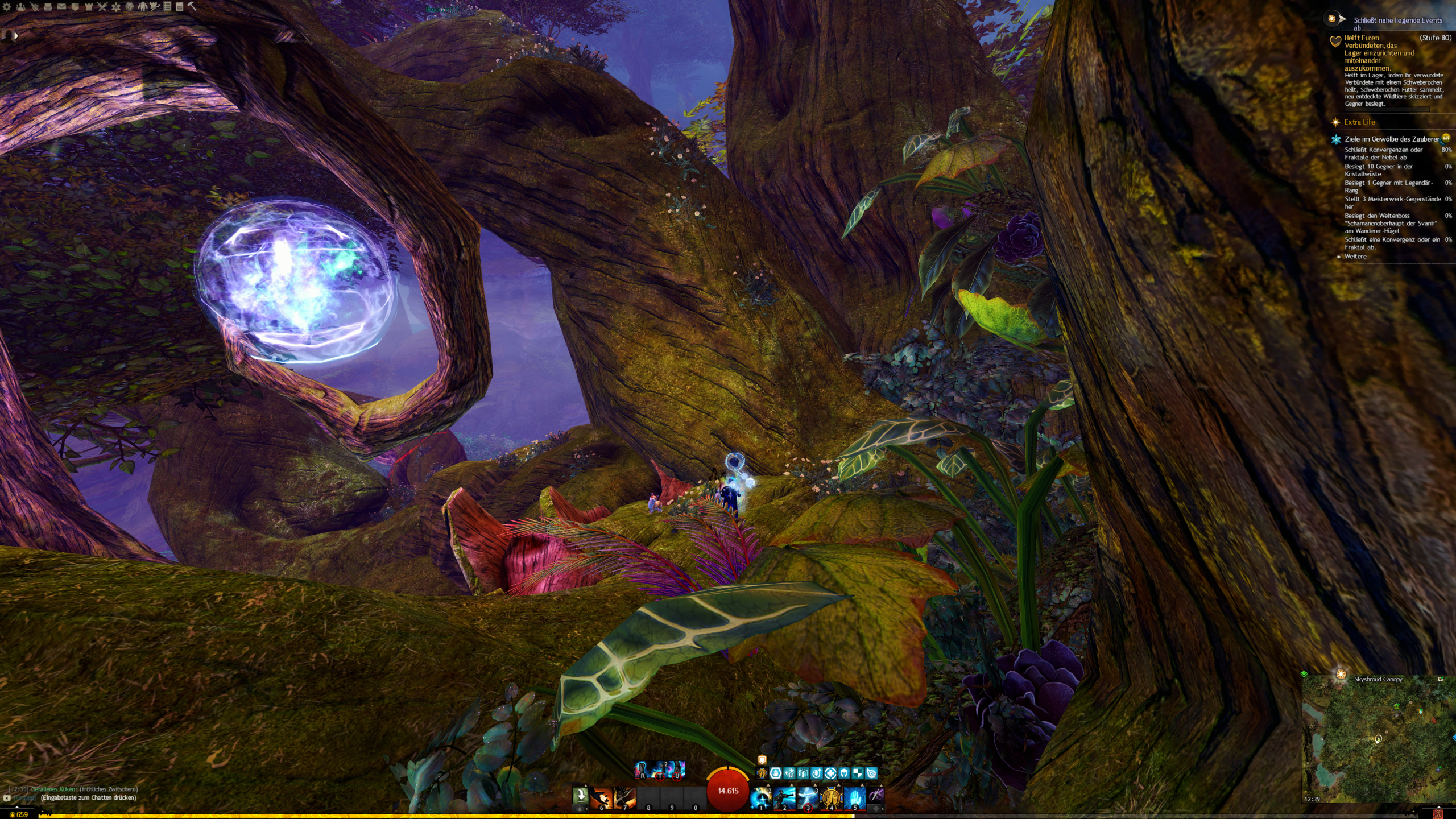1456x819 pixels.
Task: Use the healing skill in slot 6
Action: tap(601, 798)
